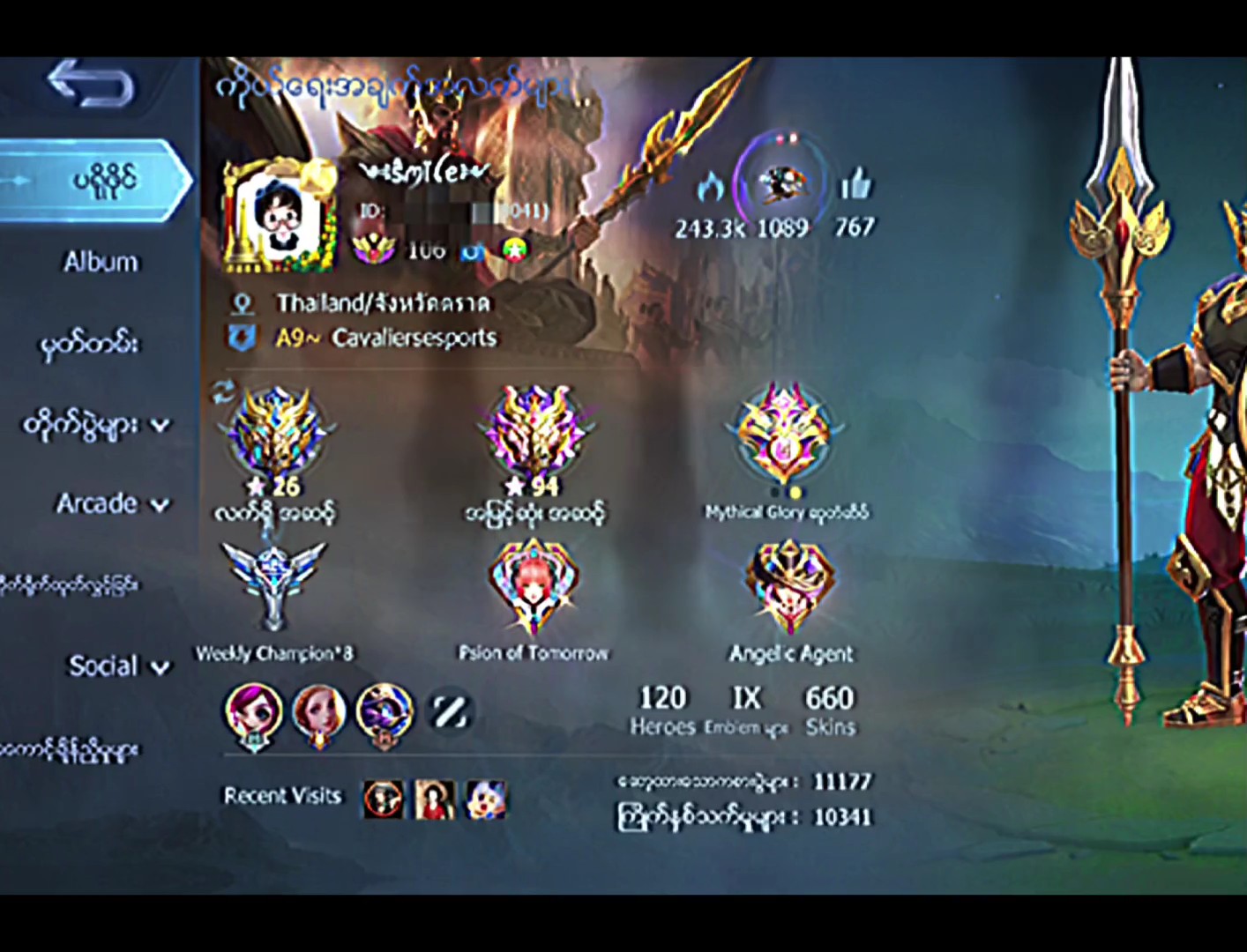
Task: View the Angelic Agent badge
Action: (x=790, y=586)
